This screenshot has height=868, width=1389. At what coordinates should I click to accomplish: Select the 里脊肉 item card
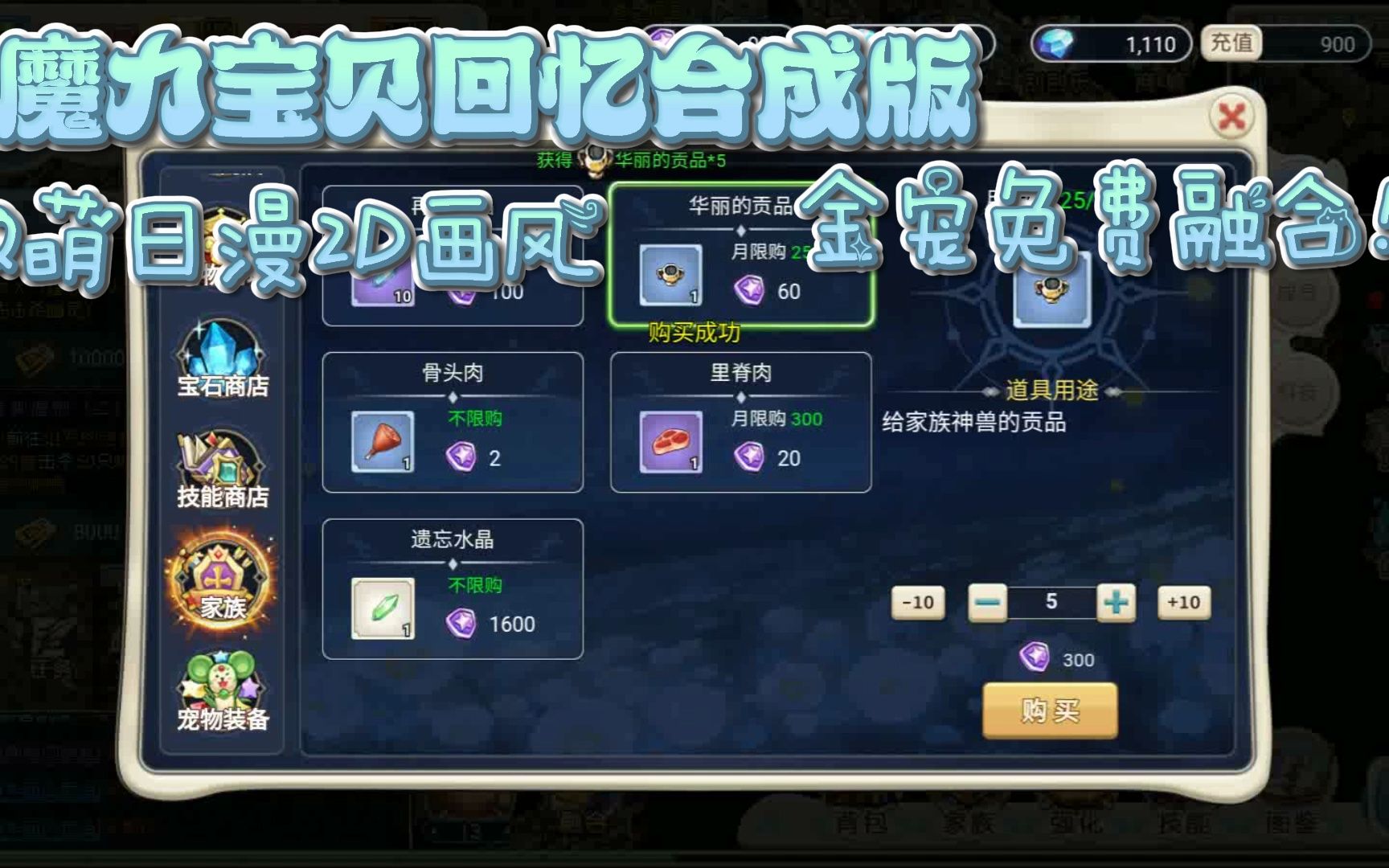tap(741, 422)
